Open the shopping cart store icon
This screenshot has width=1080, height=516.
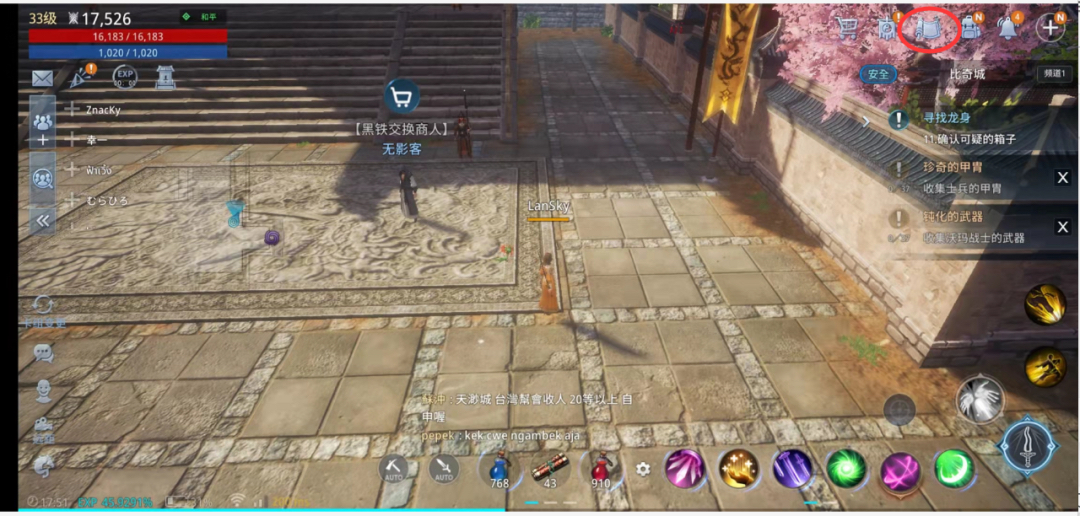click(847, 28)
